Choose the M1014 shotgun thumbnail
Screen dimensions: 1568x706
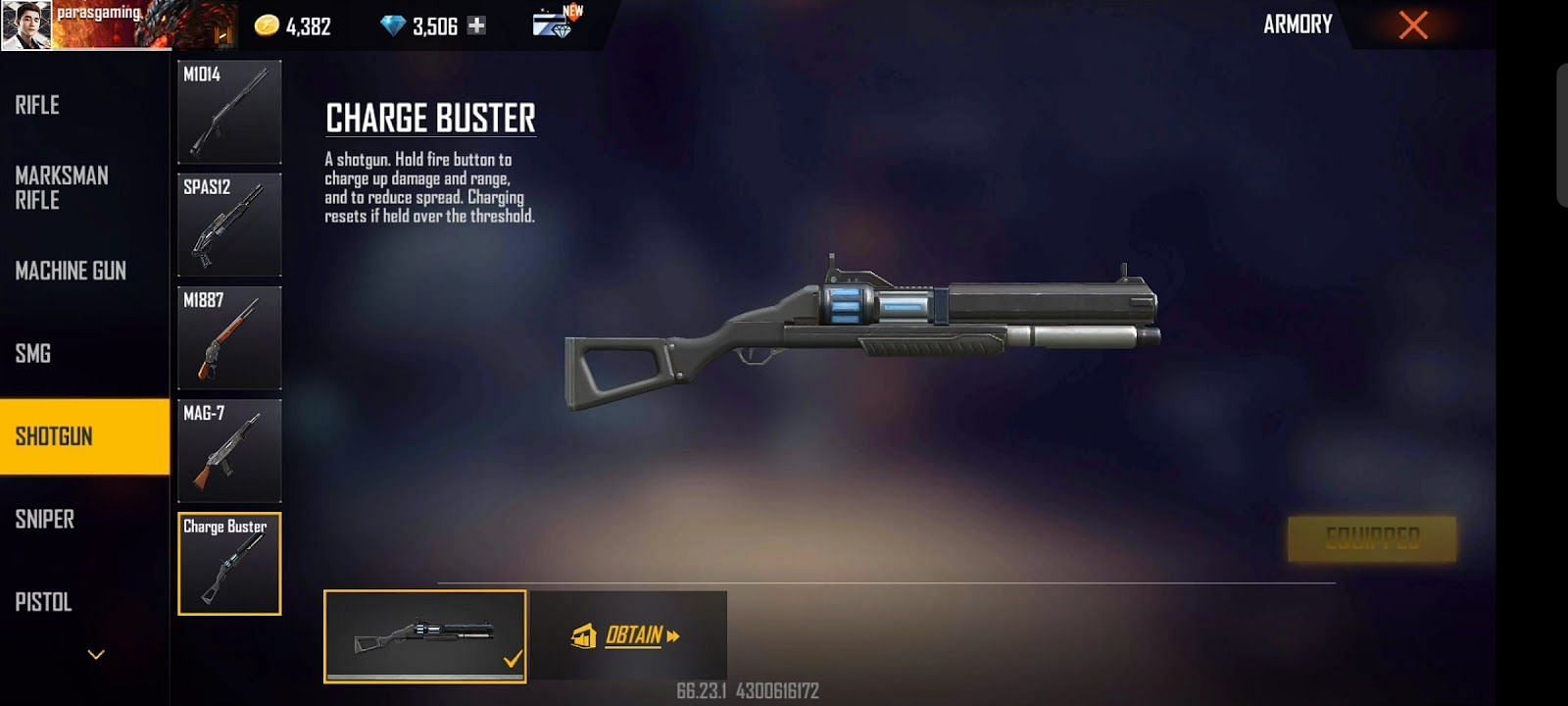click(x=229, y=112)
